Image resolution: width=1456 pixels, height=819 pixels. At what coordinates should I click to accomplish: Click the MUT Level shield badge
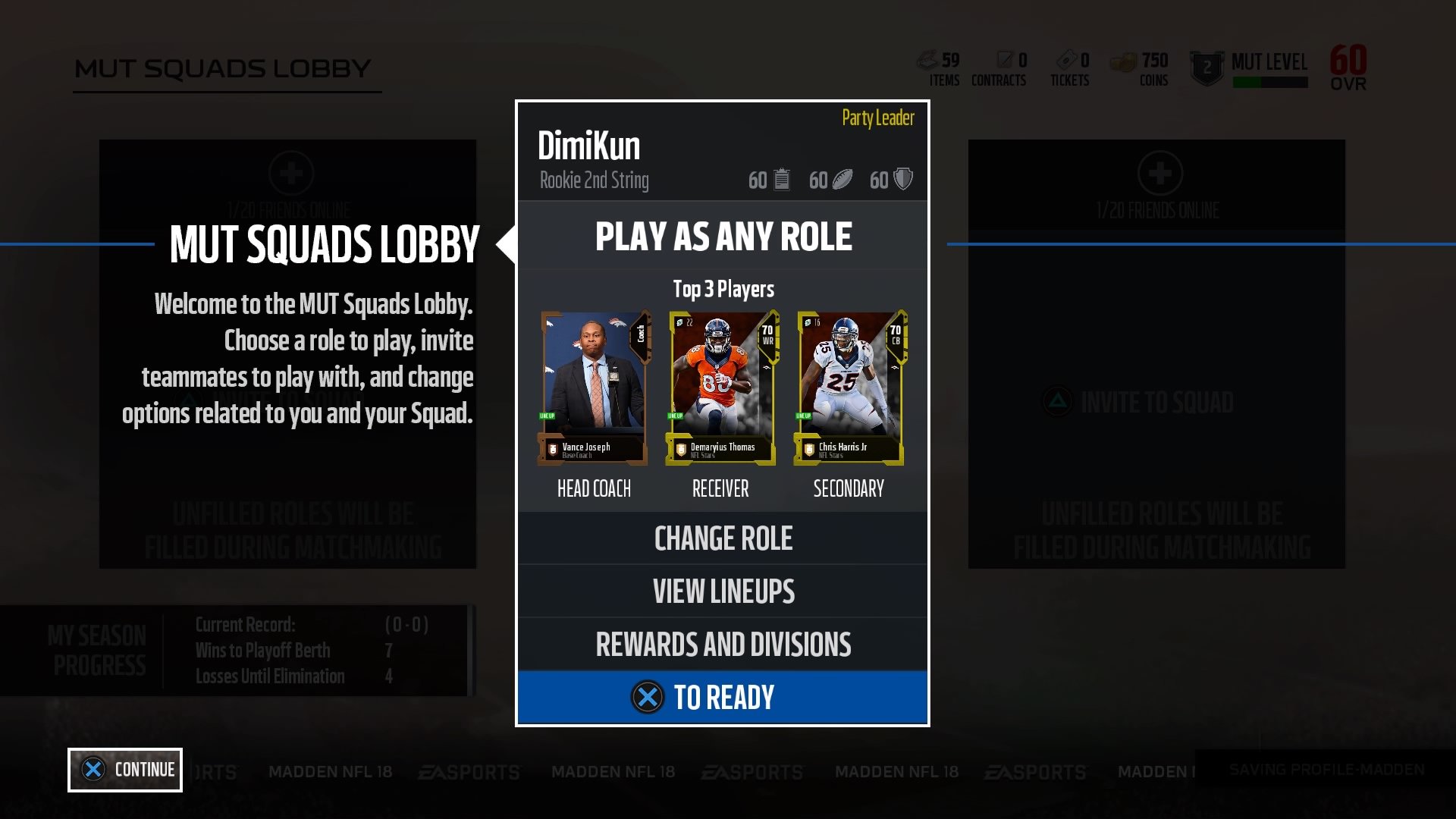coord(1208,67)
